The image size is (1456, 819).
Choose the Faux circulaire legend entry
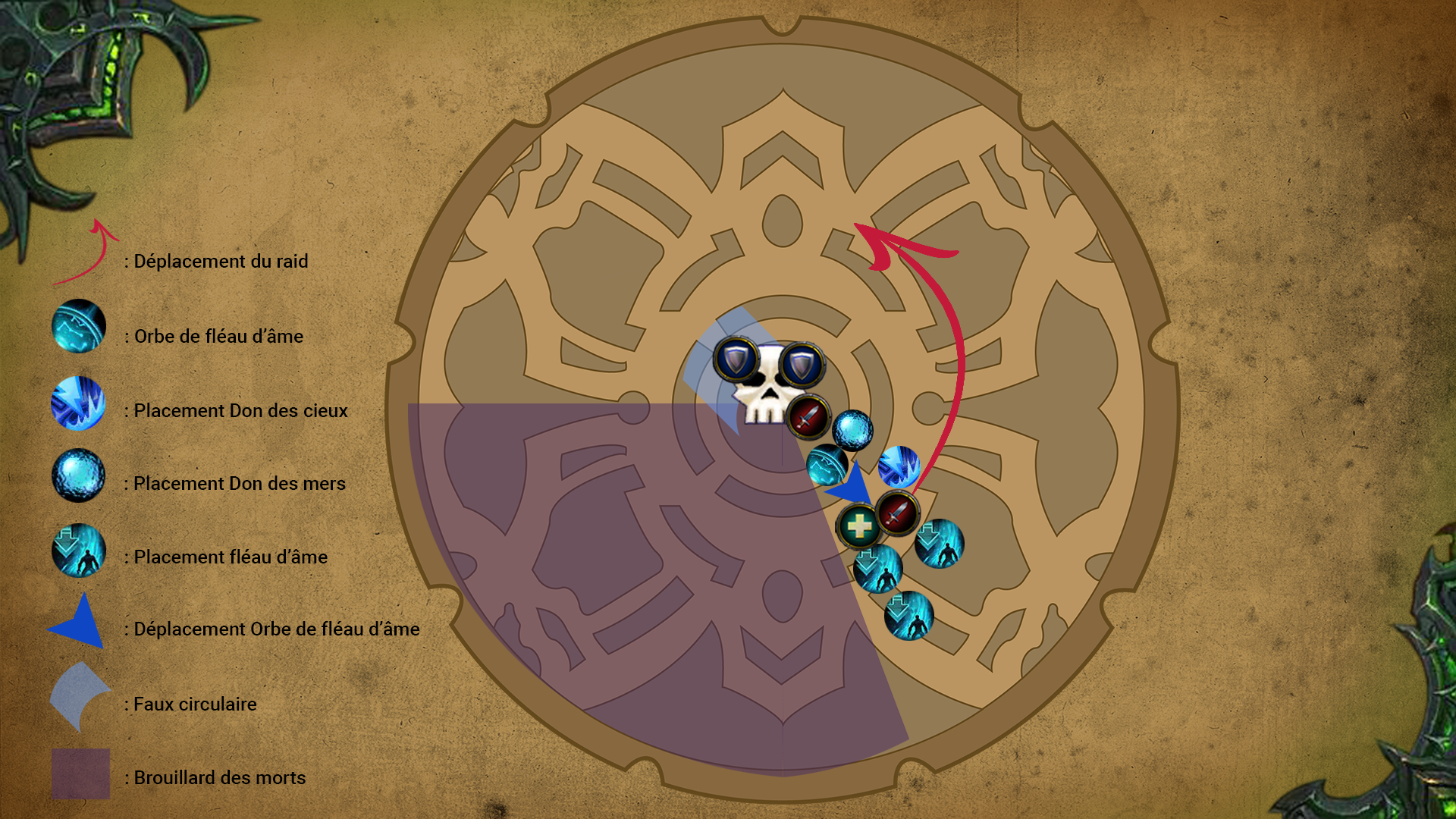(195, 704)
